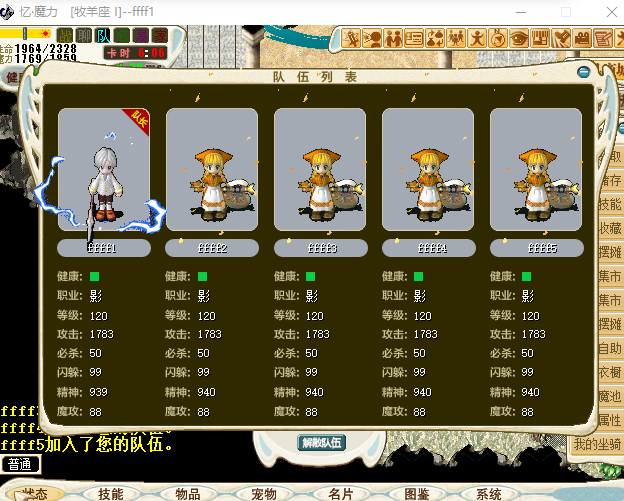Select team leader ffff1's portrait card
This screenshot has height=501, width=624.
pyautogui.click(x=104, y=170)
